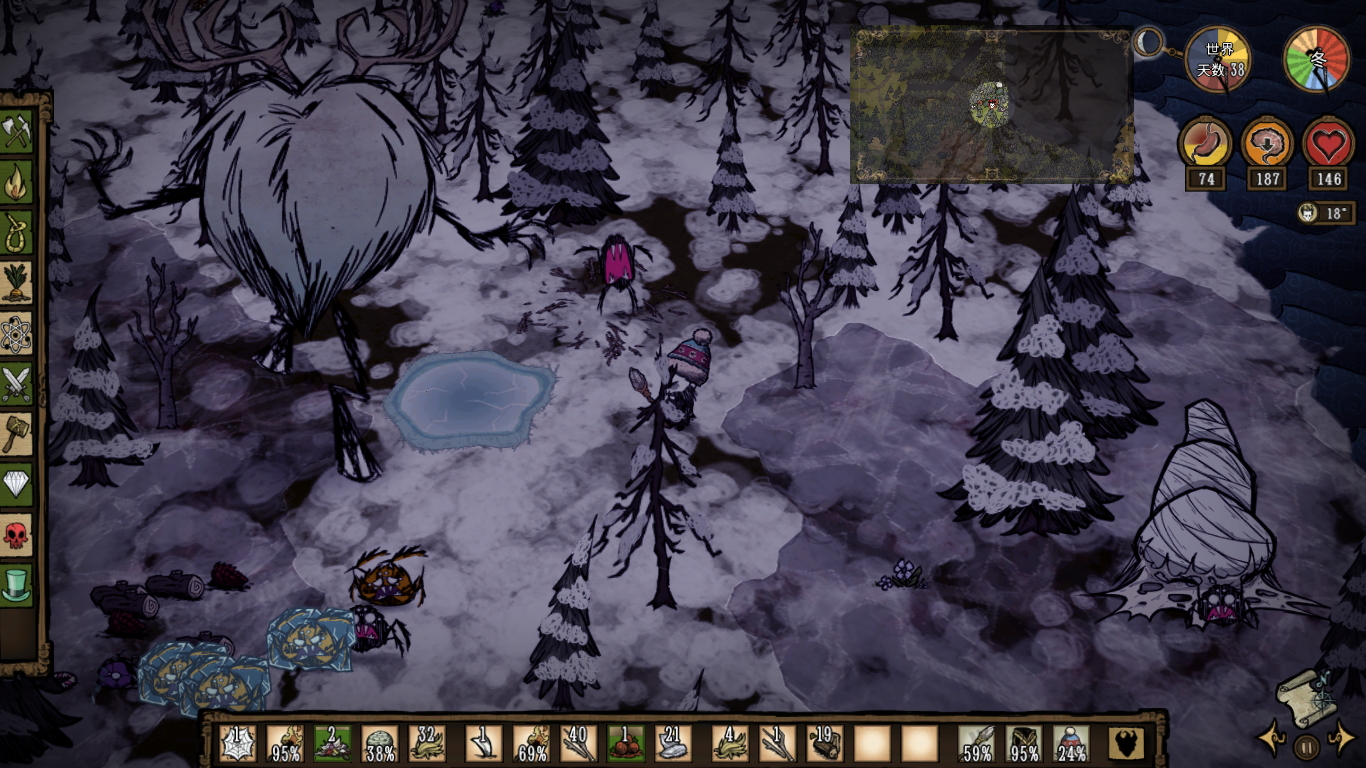
Task: Open the backpack slot with beard icon
Action: point(1126,743)
